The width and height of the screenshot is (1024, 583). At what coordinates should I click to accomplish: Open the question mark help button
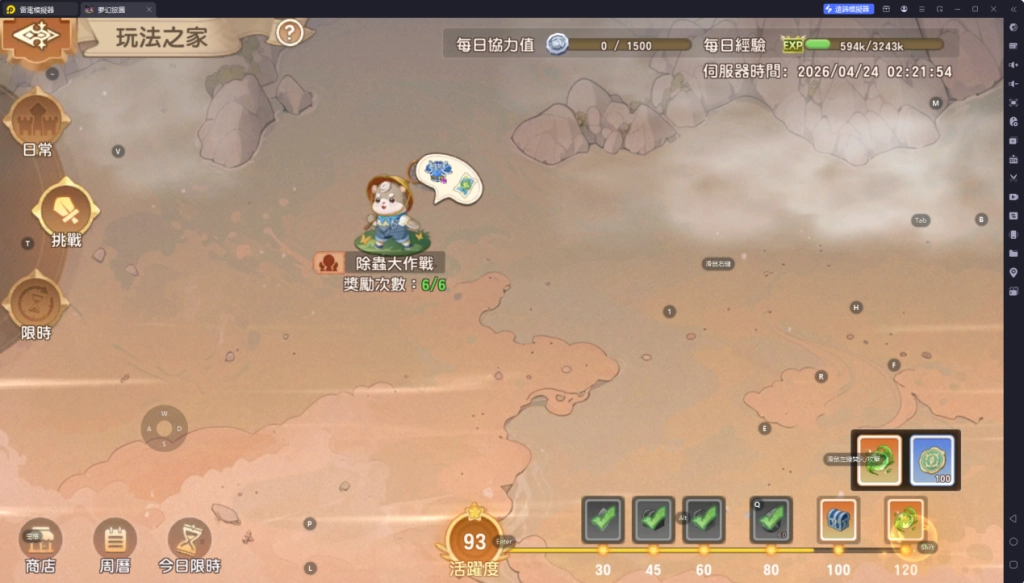click(289, 33)
